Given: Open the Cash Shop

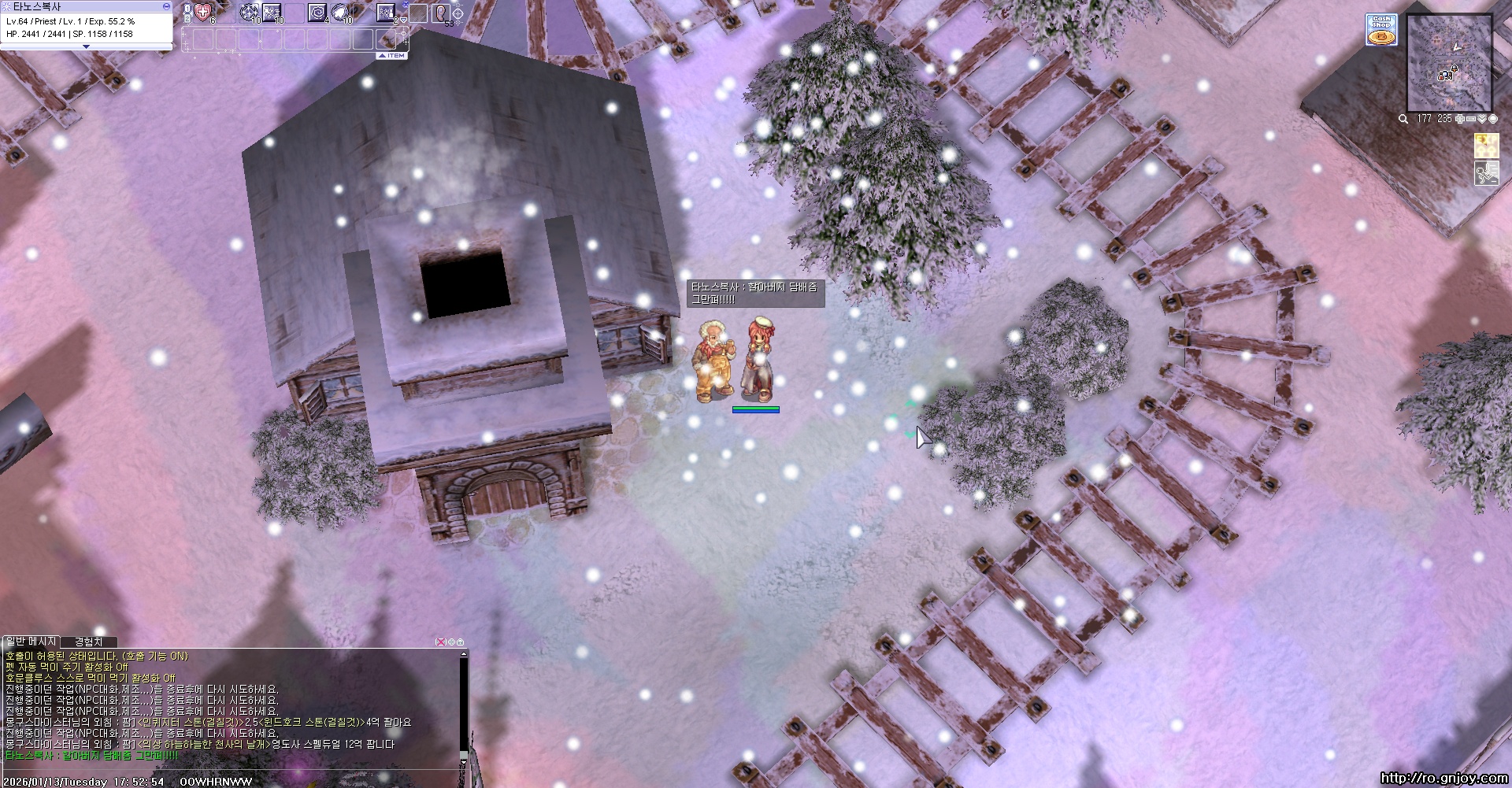Looking at the screenshot, I should point(1380,29).
